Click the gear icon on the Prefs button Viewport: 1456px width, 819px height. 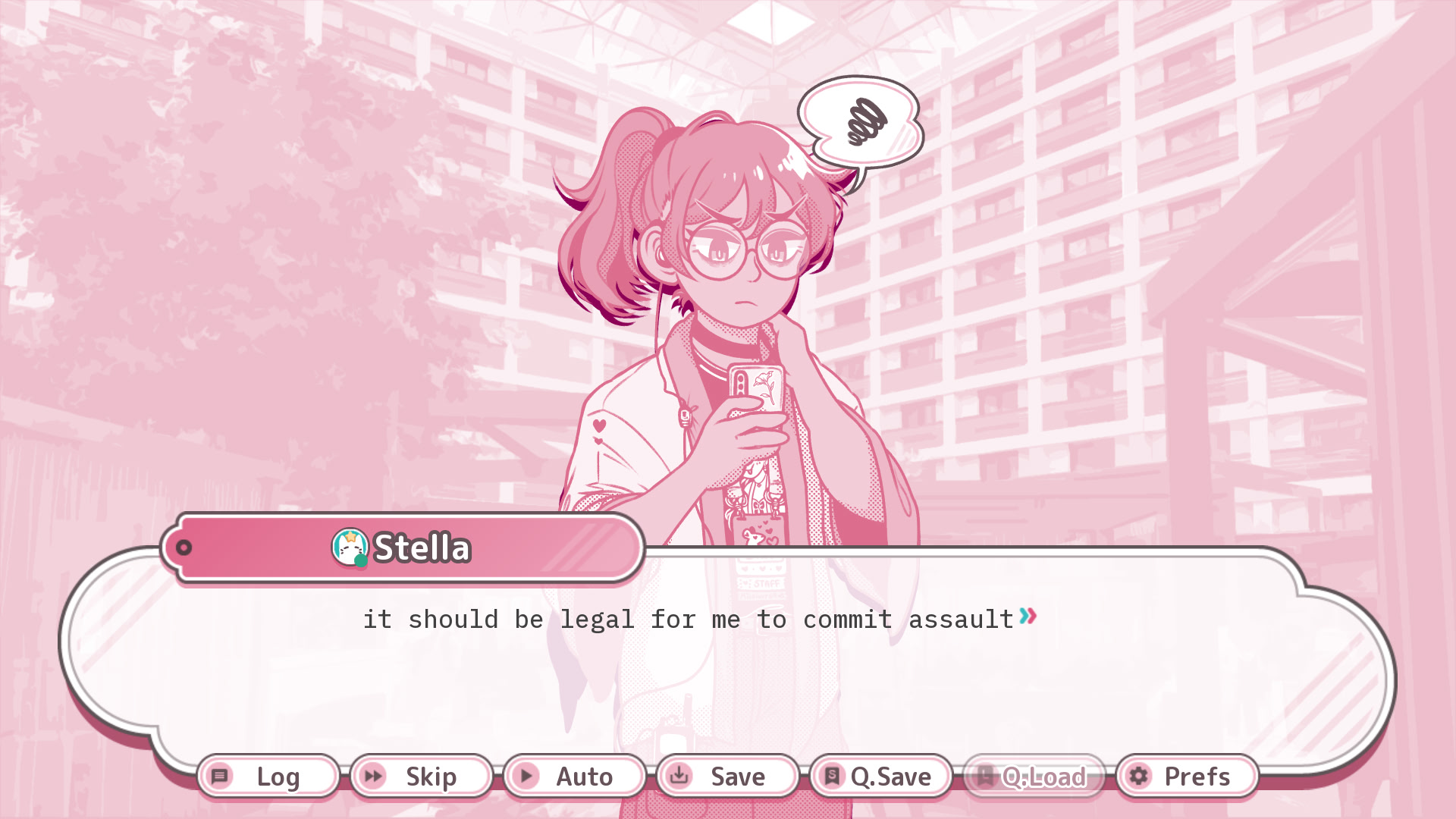pos(1137,777)
